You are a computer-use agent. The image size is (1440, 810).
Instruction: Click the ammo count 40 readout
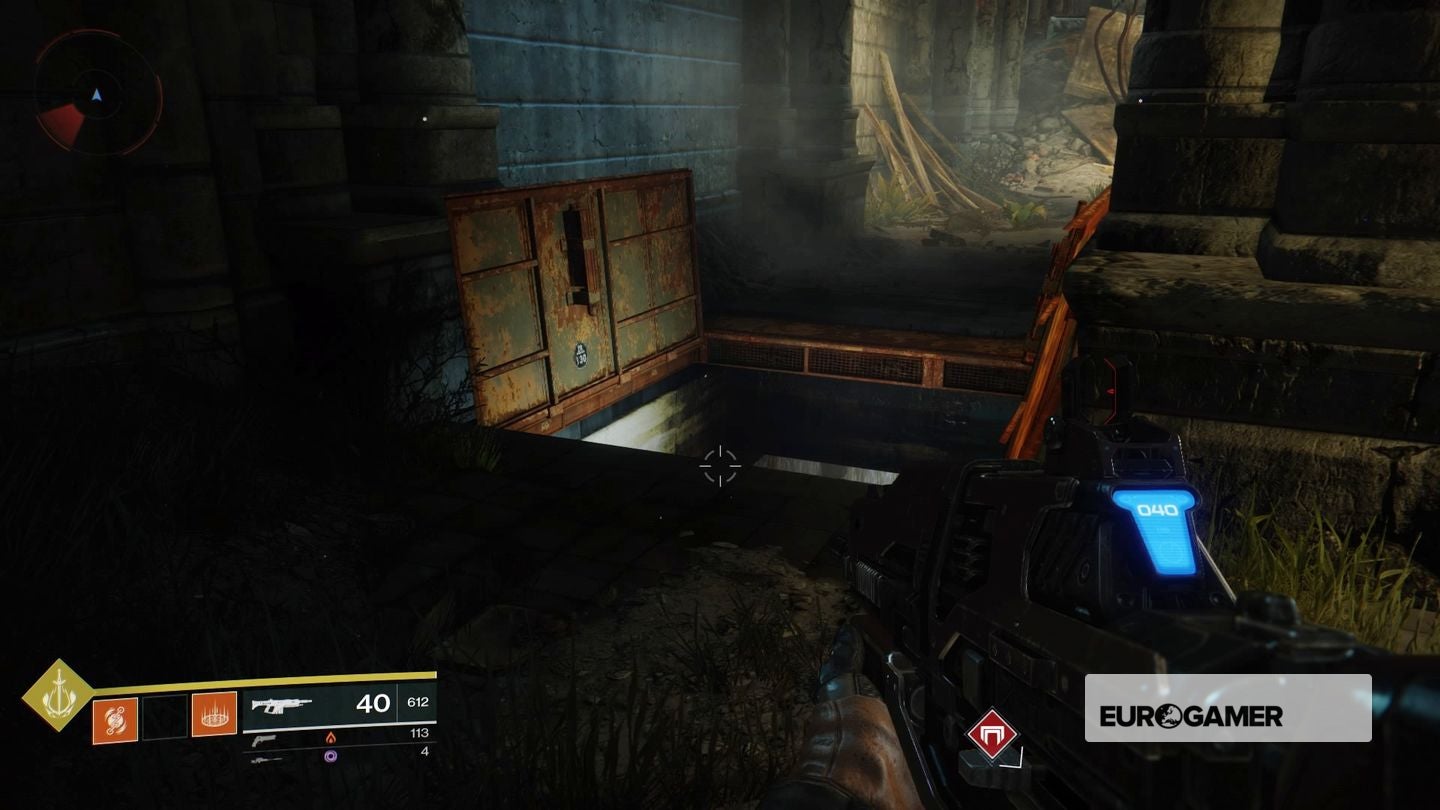373,703
